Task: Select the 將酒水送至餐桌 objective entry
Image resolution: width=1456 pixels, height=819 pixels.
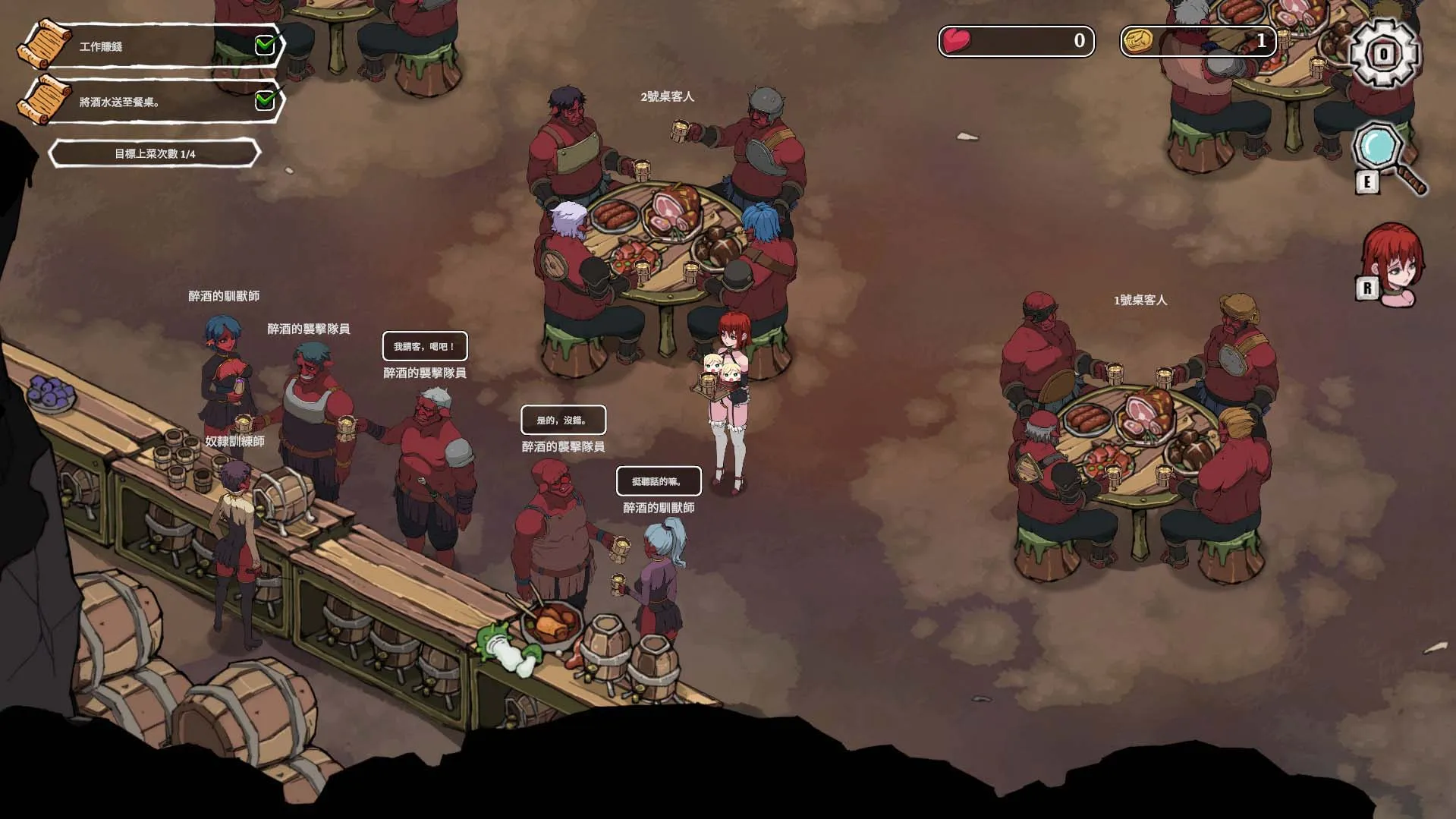Action: [x=152, y=102]
